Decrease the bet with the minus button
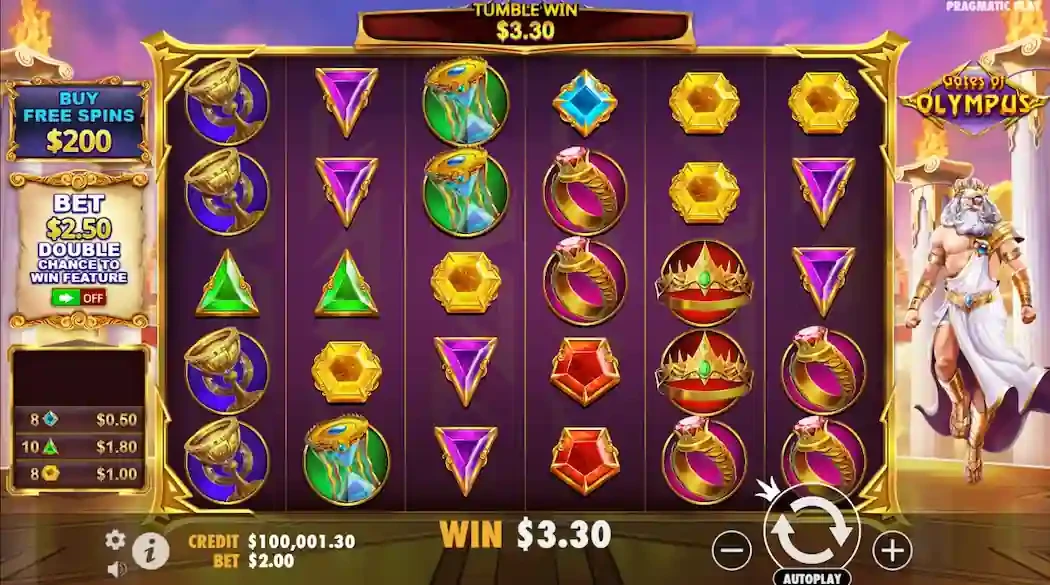 point(732,549)
